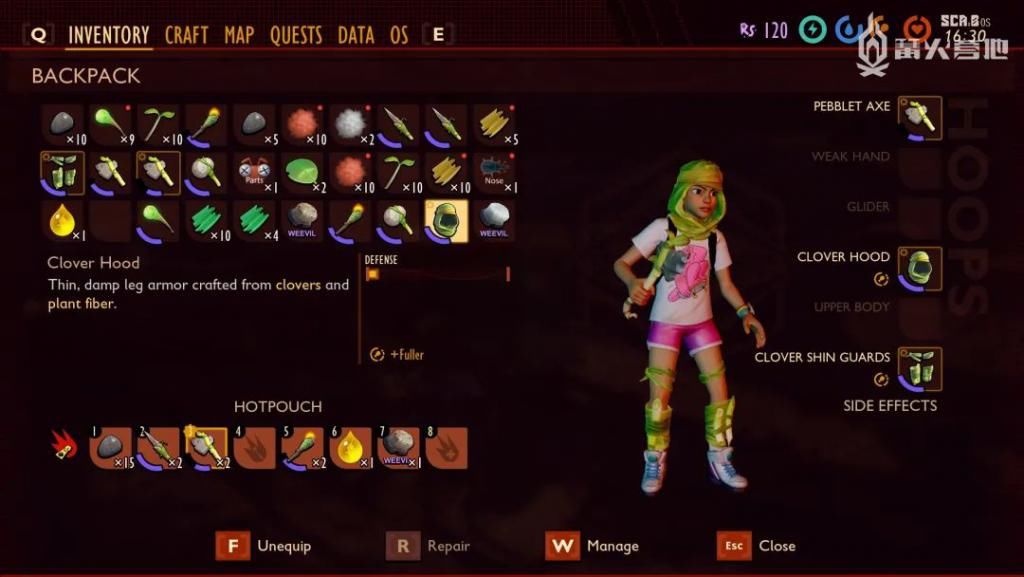The image size is (1024, 577).
Task: Select the green clover leaf stack
Action: coord(302,172)
